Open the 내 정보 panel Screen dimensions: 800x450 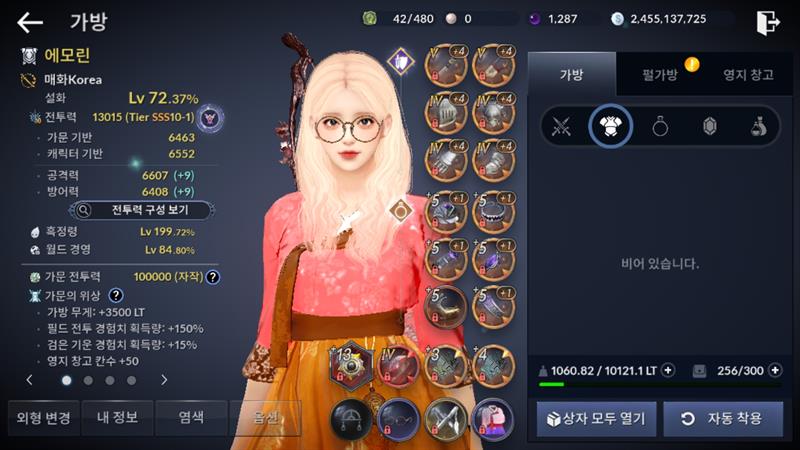tap(117, 417)
